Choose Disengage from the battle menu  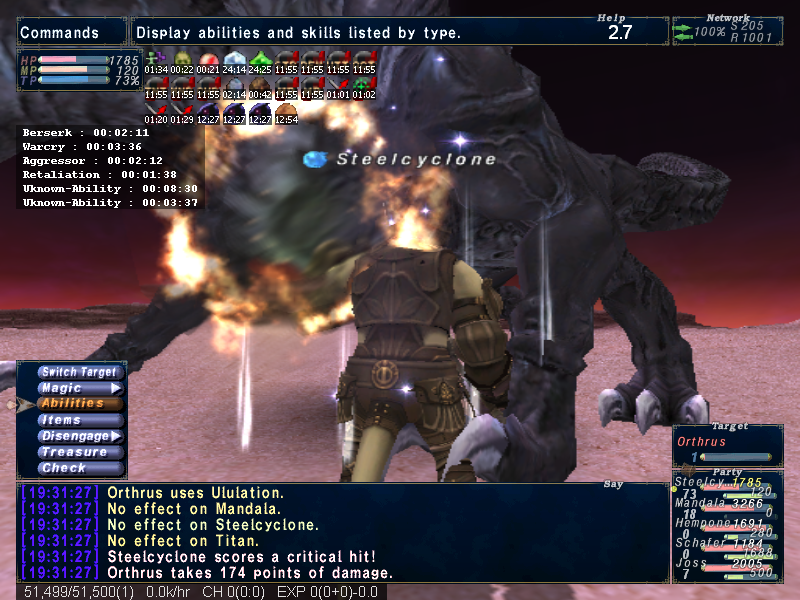(x=79, y=436)
